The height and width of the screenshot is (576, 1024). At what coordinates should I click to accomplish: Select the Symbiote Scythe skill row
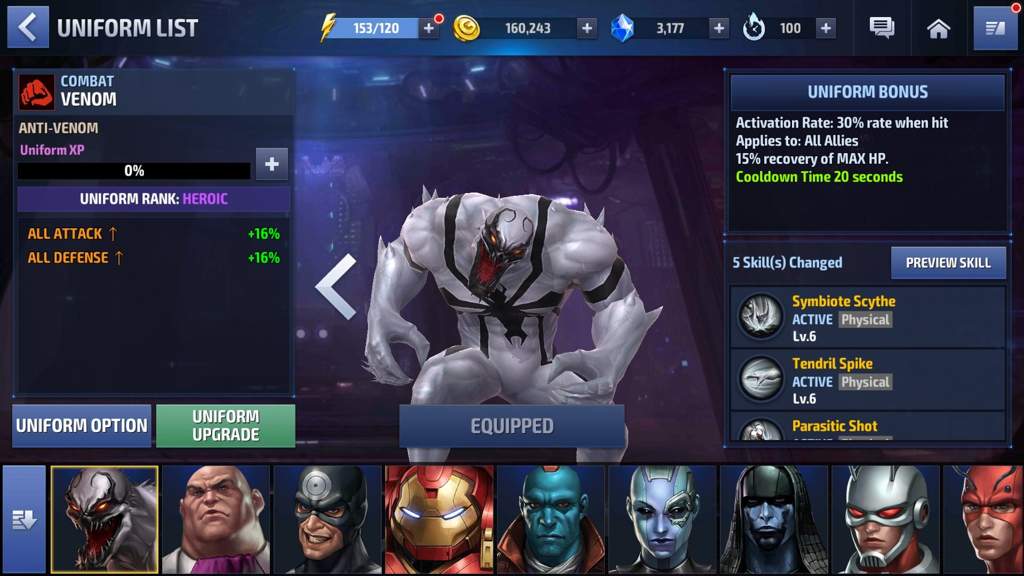[868, 317]
